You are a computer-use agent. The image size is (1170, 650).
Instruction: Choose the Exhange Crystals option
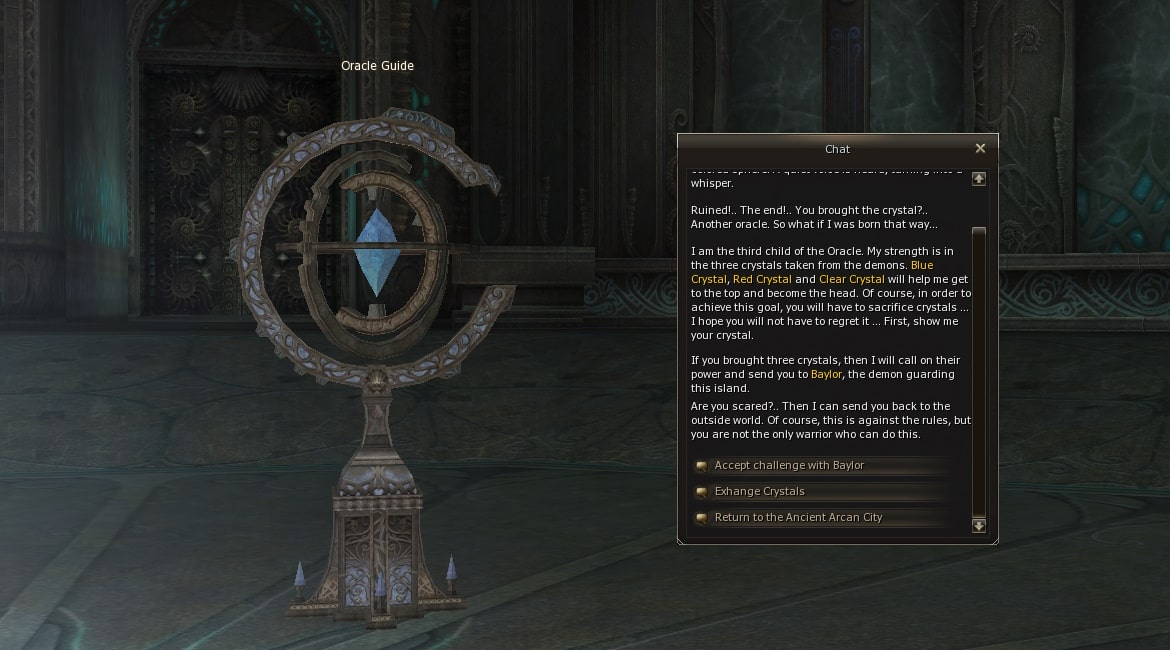(x=759, y=492)
